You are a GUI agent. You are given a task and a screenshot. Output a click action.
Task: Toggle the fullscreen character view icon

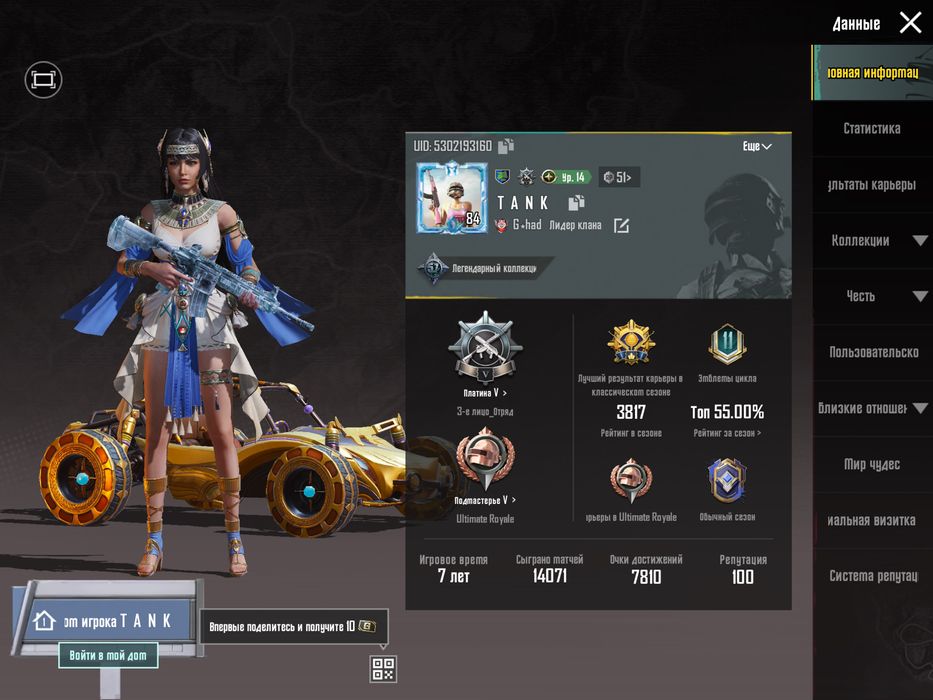(x=43, y=80)
